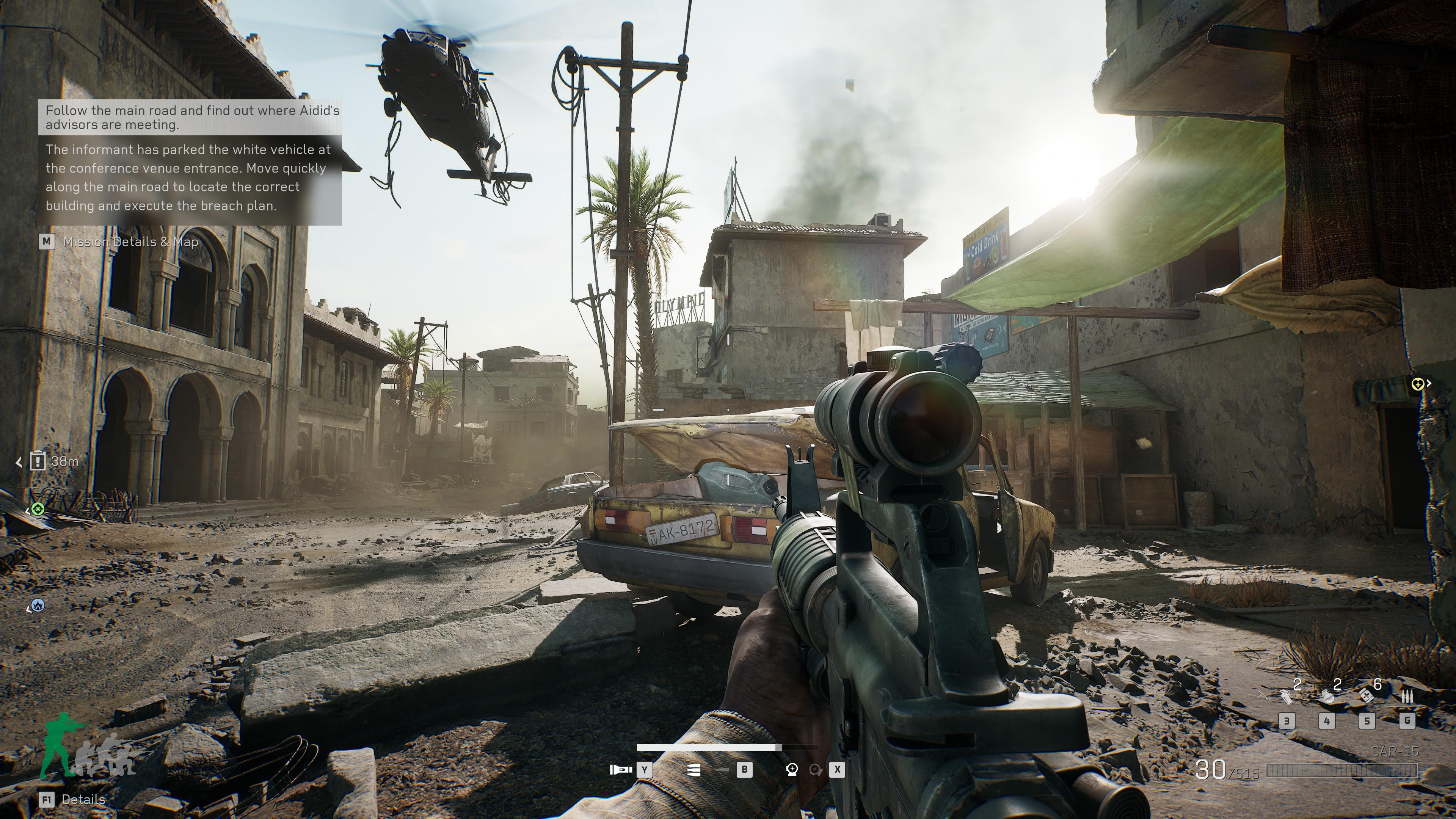Select the dimmed alternate sight icon
1456x819 pixels.
(815, 769)
